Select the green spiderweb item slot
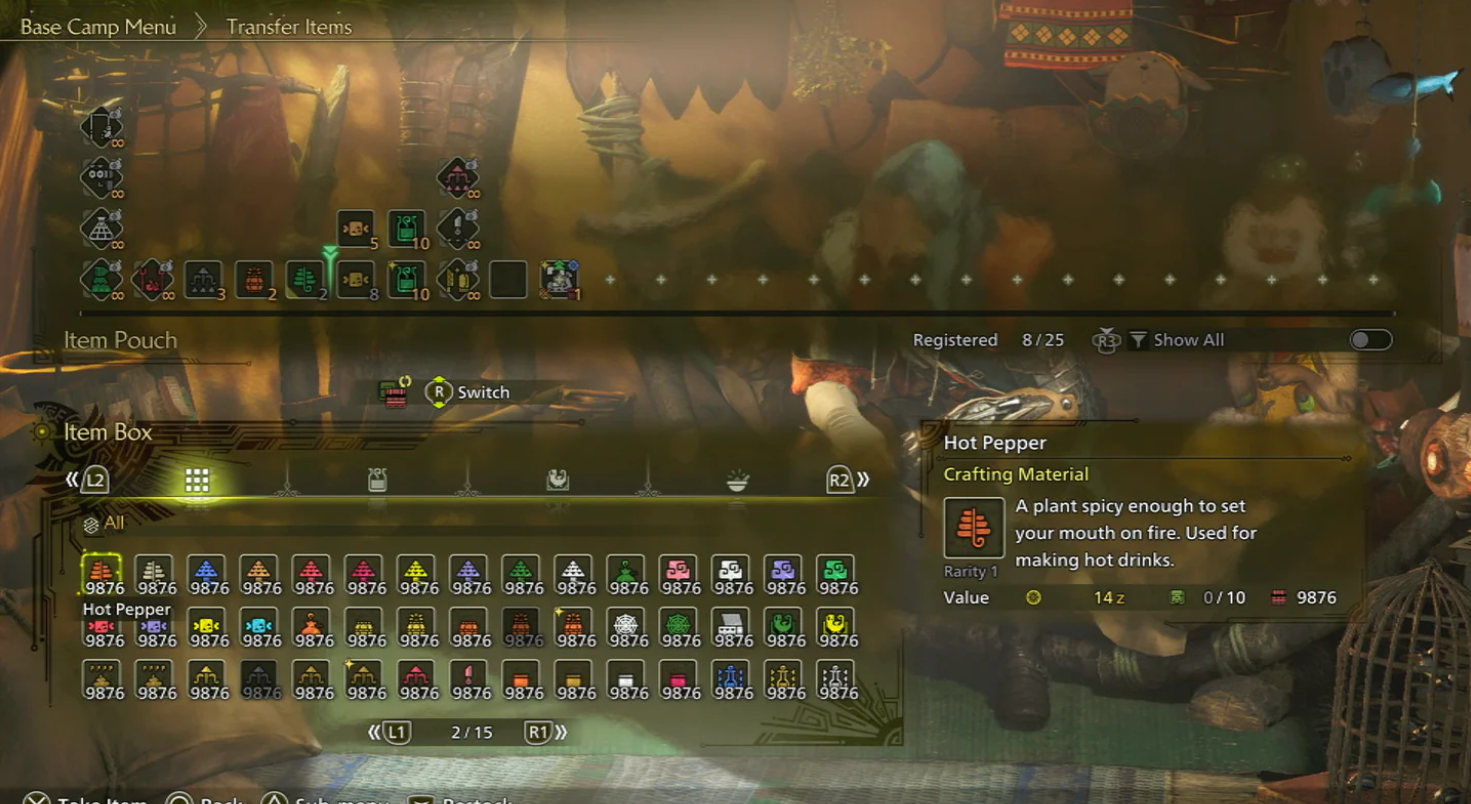This screenshot has height=804, width=1471. [678, 626]
